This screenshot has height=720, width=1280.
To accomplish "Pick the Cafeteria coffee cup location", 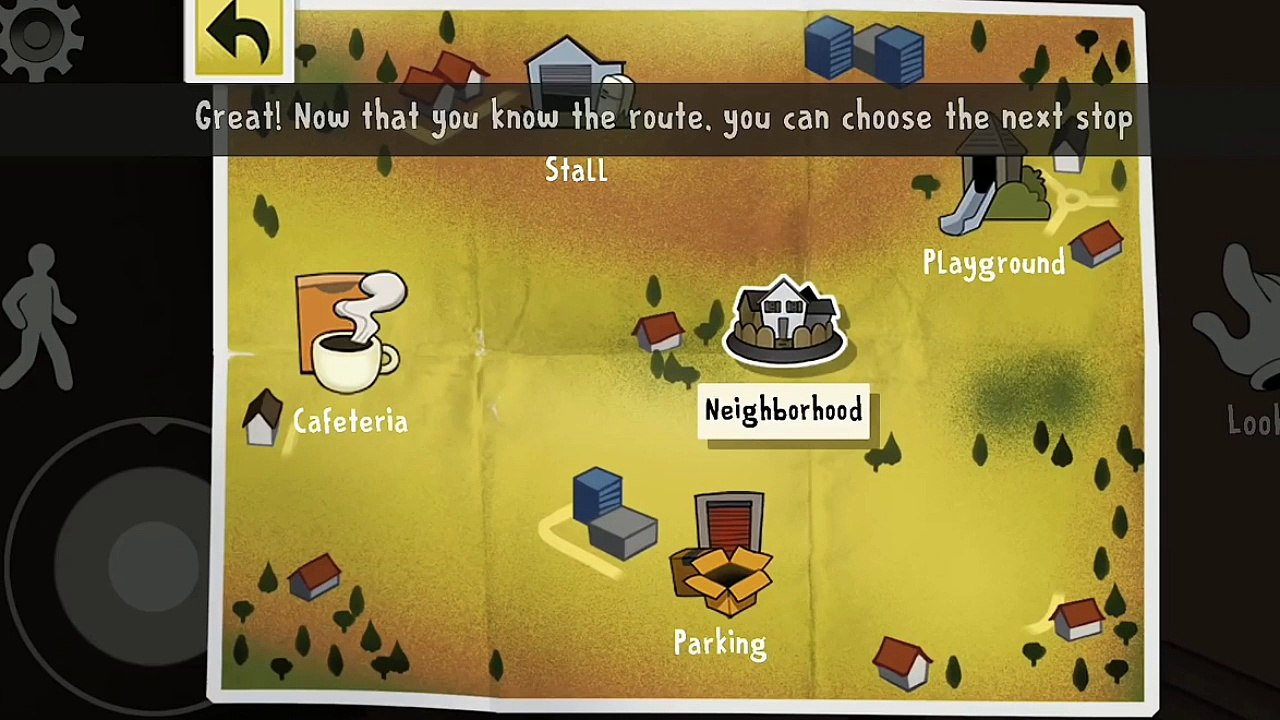I will pos(351,335).
